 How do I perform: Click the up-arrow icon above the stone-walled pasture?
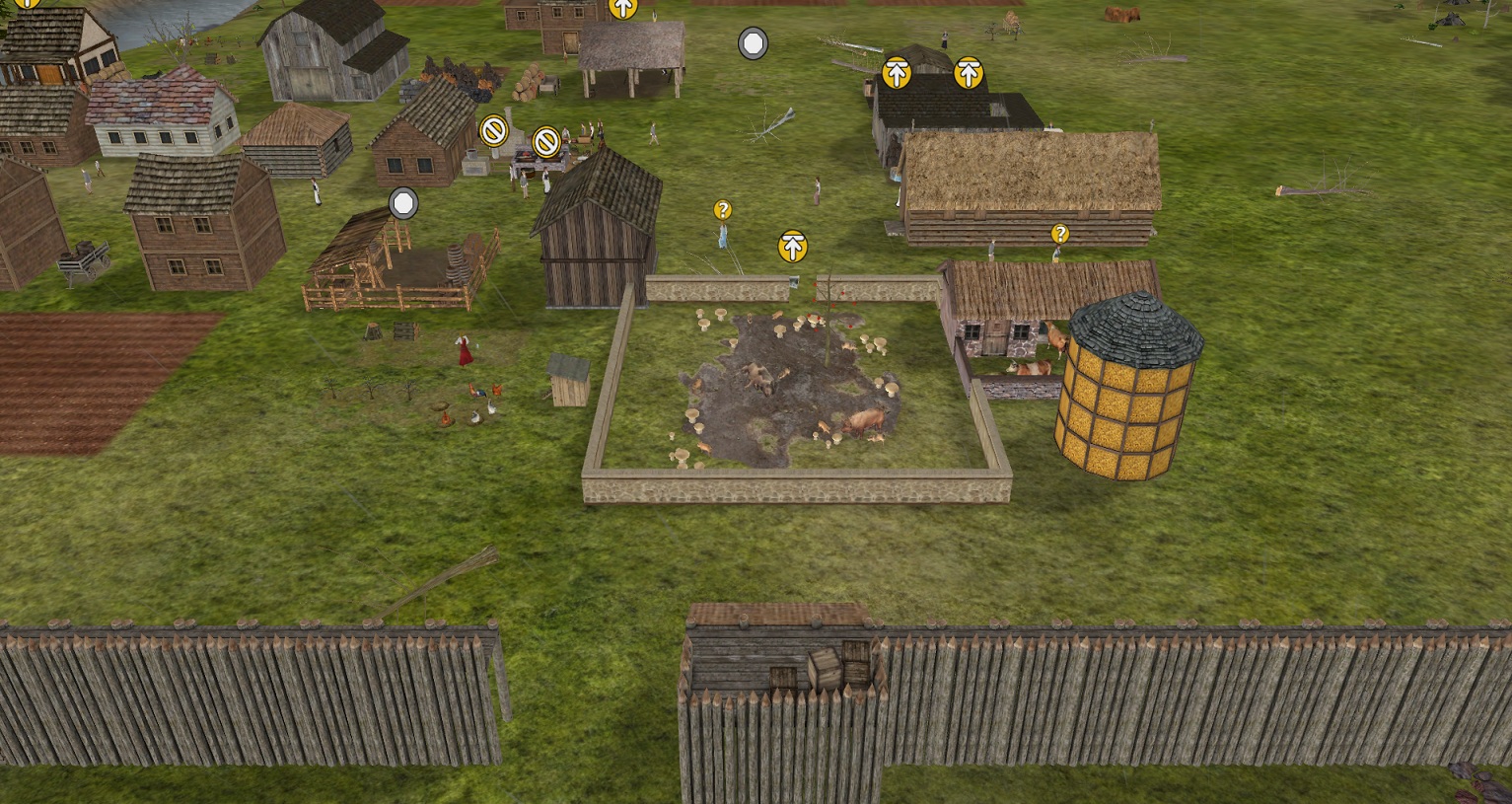click(x=793, y=247)
